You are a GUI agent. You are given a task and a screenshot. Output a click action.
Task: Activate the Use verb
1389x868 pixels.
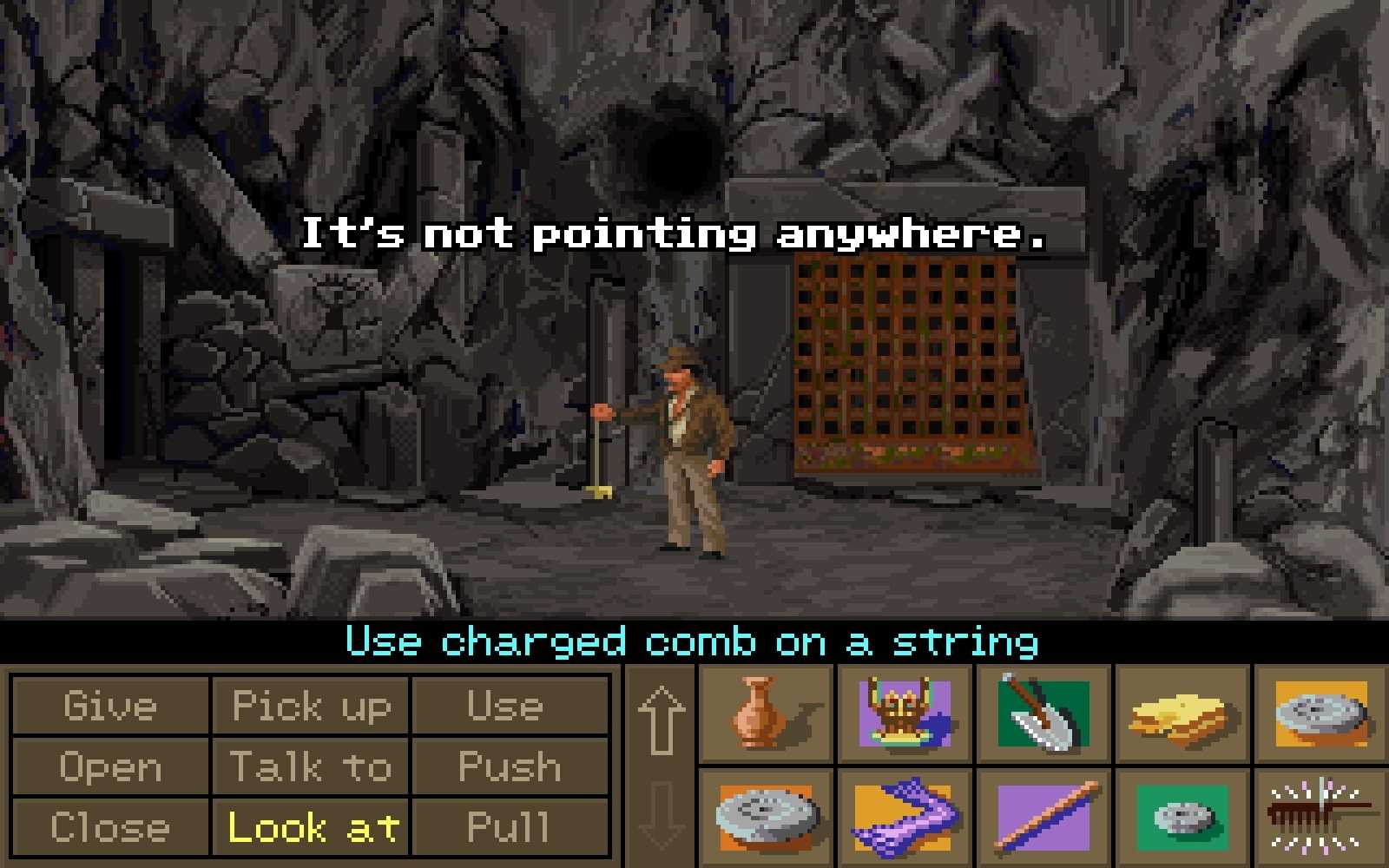509,706
